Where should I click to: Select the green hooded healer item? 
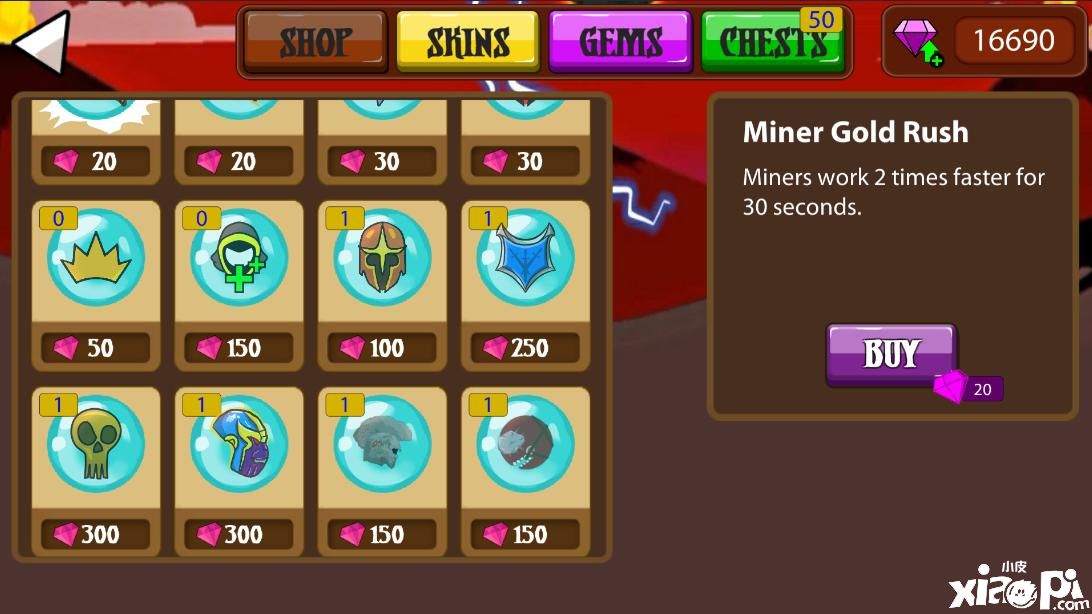[x=239, y=259]
